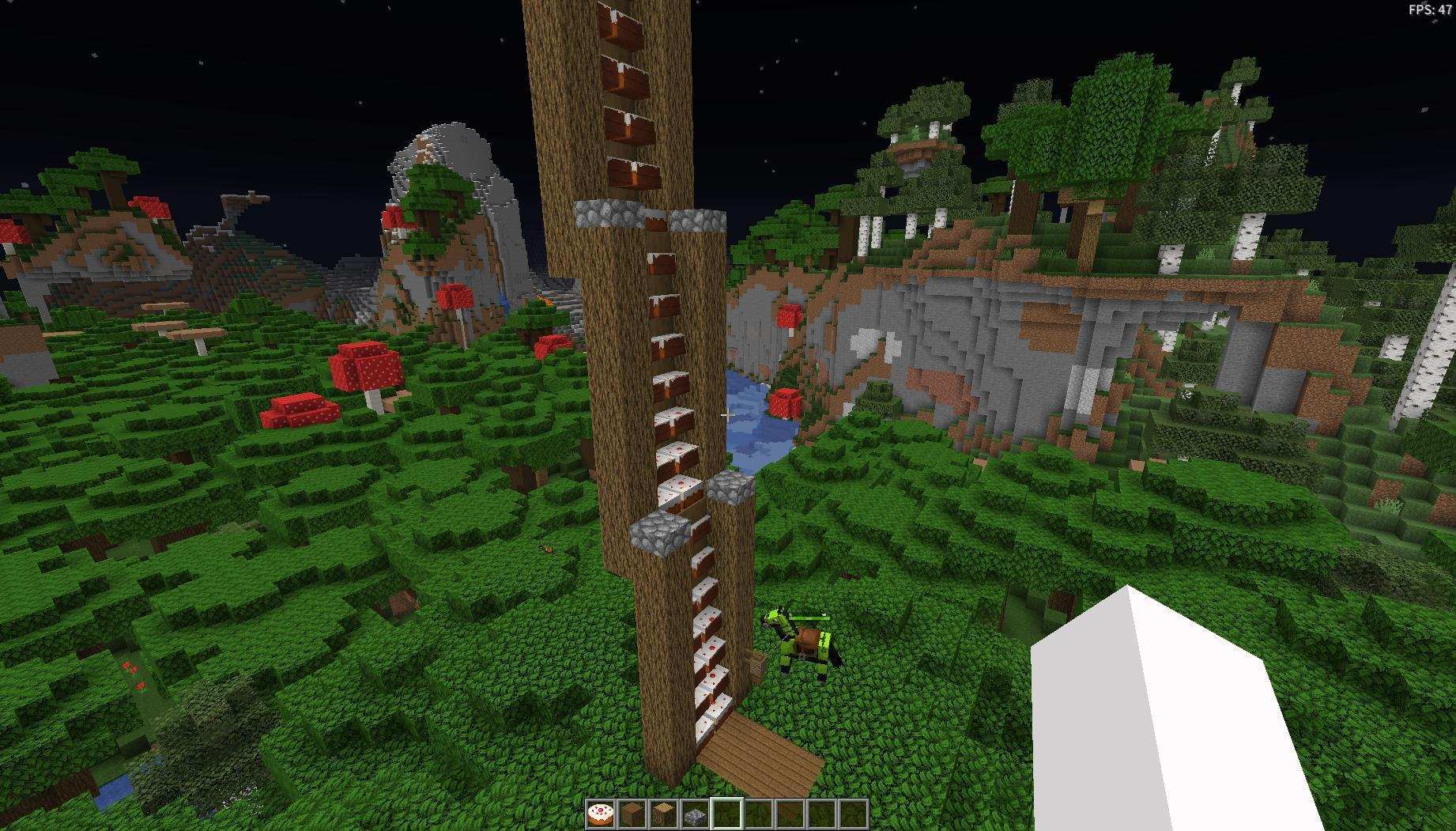Image resolution: width=1456 pixels, height=831 pixels.
Task: Select the cobblestone block in the hotbar
Action: coord(696,814)
